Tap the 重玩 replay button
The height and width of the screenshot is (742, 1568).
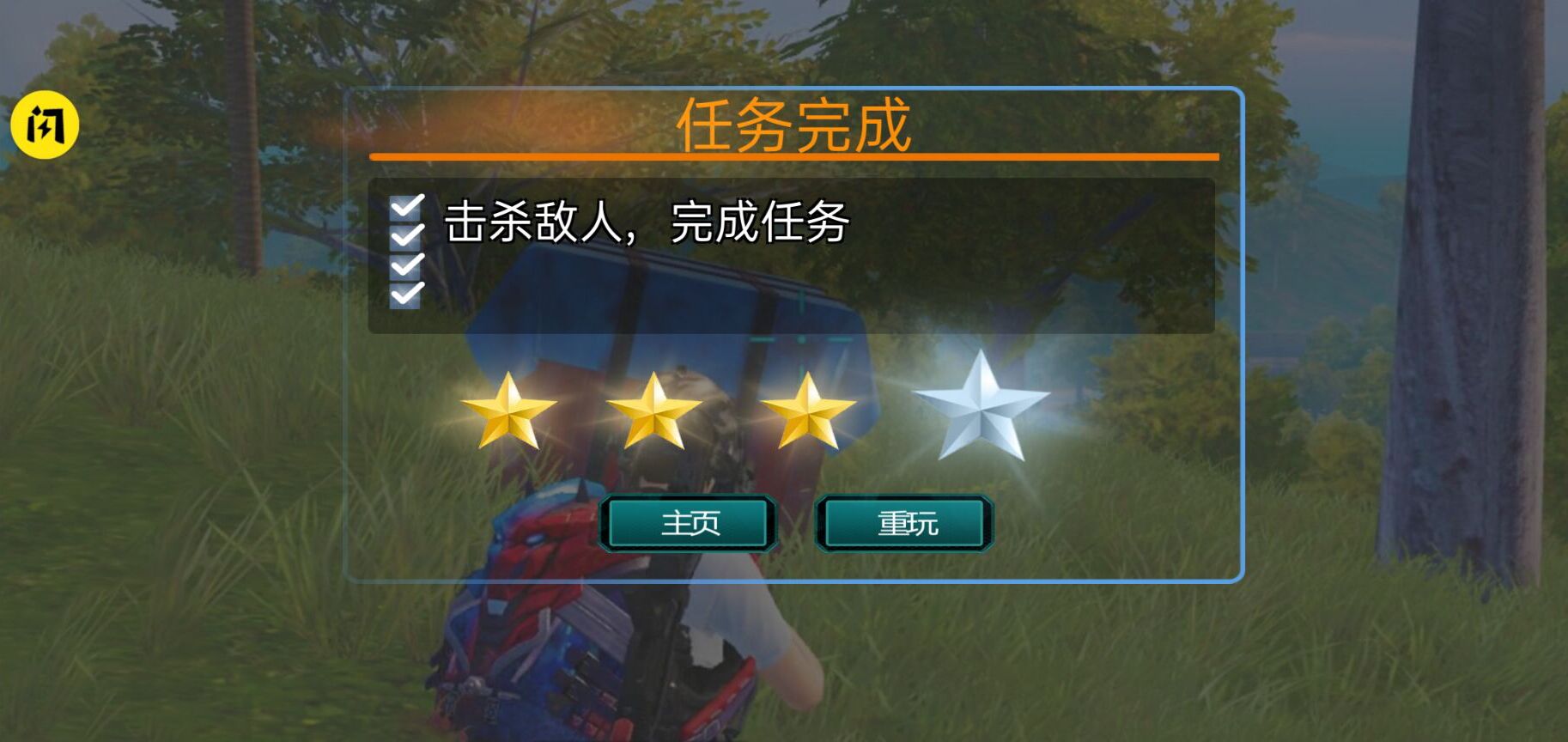click(x=906, y=521)
